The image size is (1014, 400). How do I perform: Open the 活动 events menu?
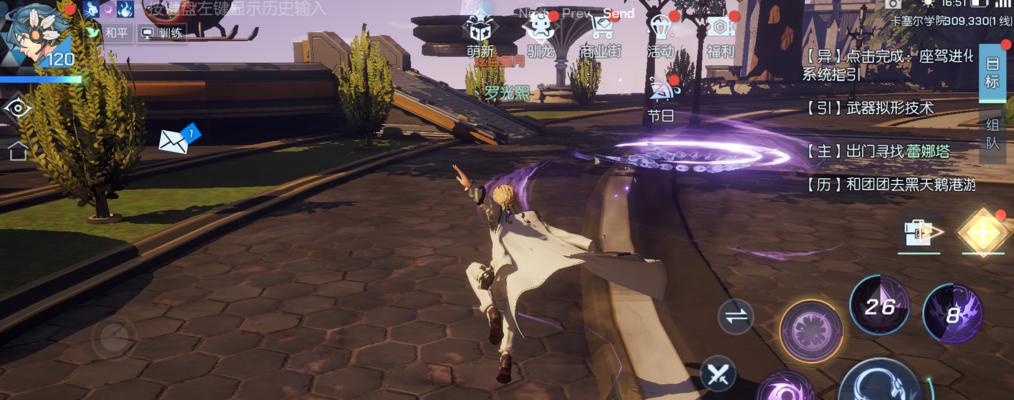[x=660, y=34]
